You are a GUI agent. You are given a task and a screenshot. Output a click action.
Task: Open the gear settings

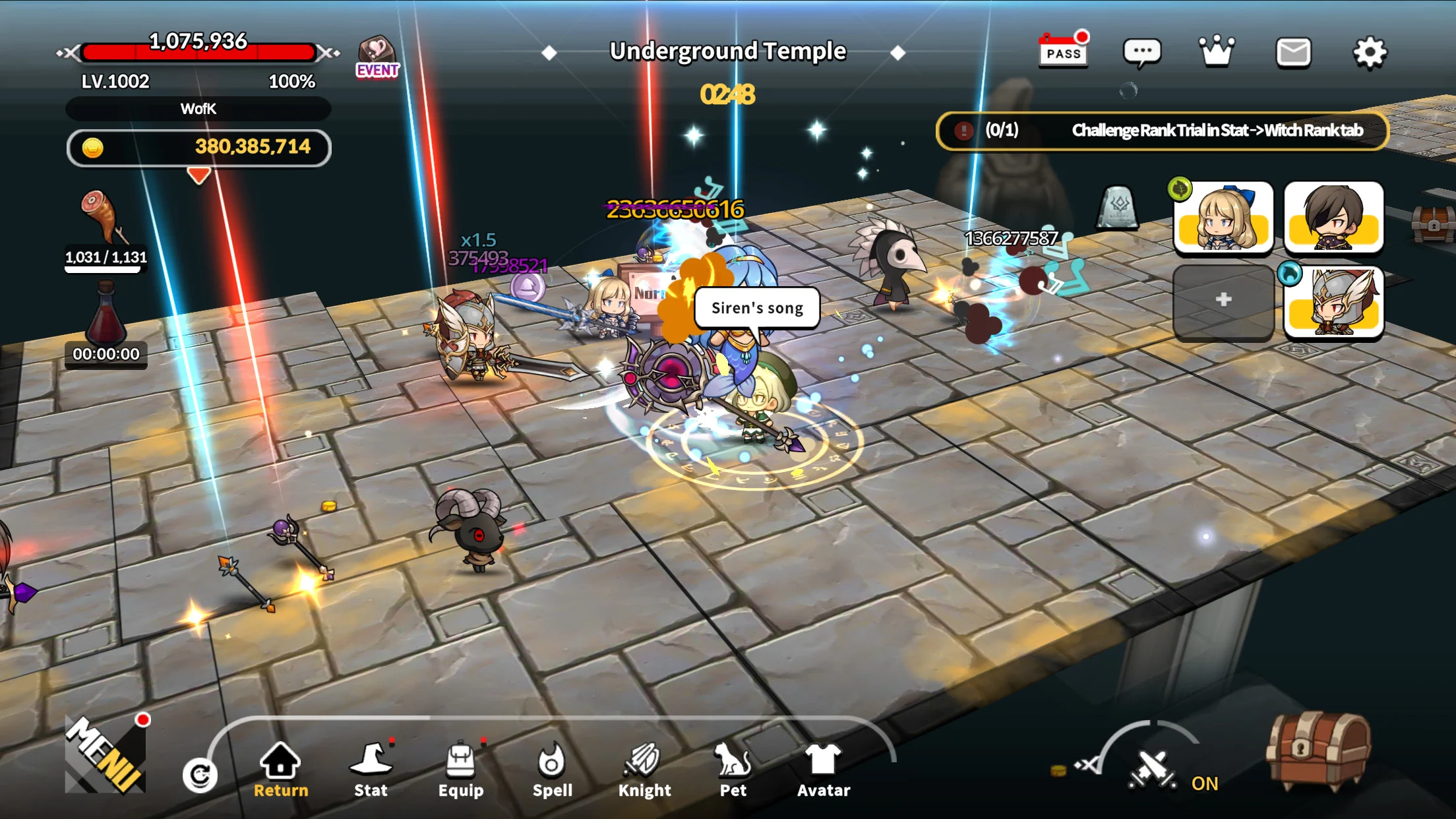[x=1370, y=53]
